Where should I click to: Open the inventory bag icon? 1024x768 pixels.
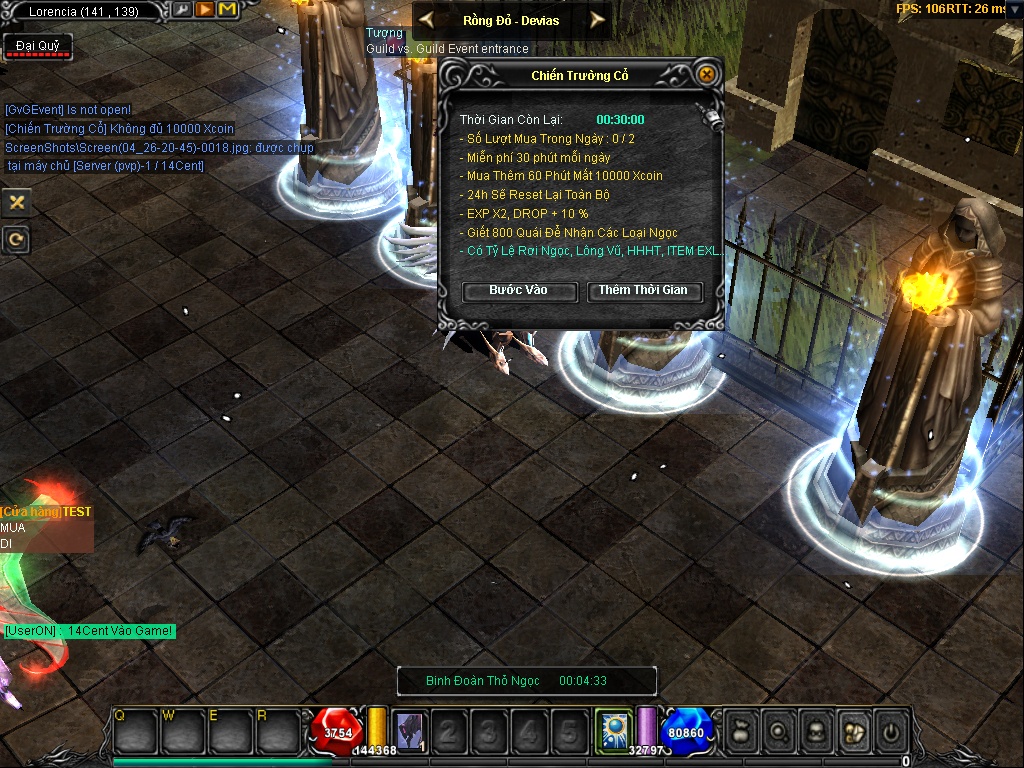tap(740, 732)
